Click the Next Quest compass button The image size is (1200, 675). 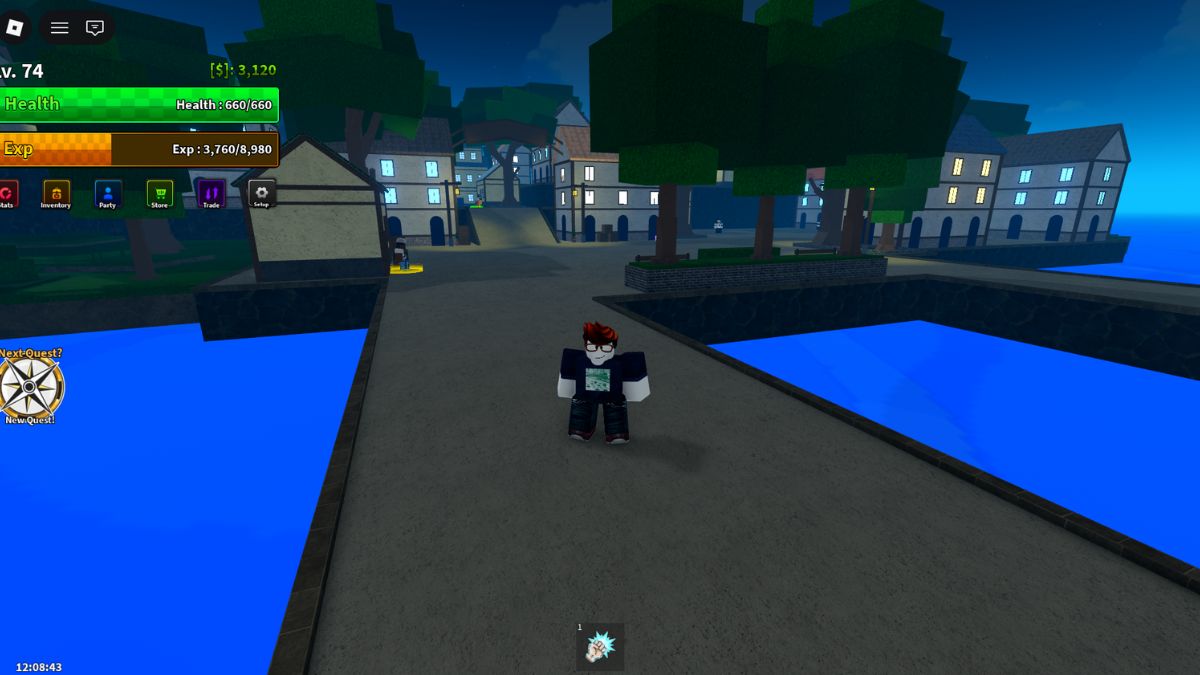coord(30,388)
